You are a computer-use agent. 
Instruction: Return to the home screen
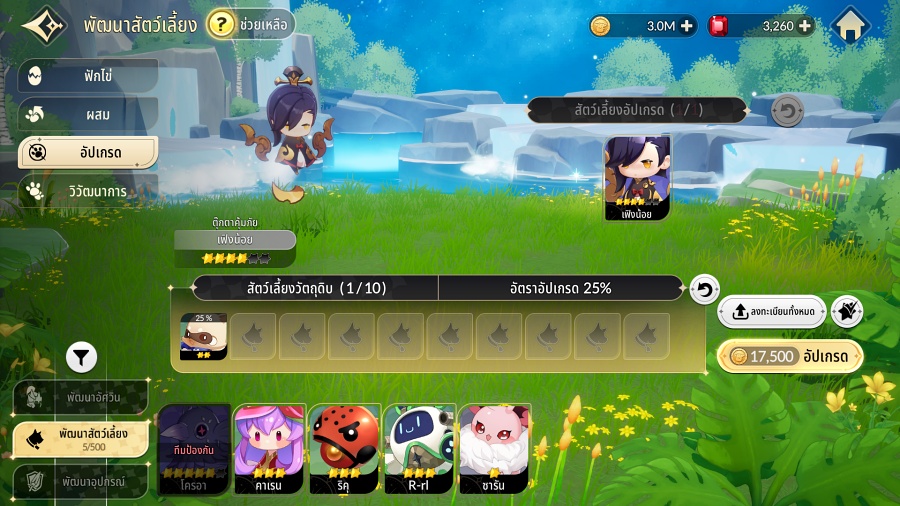point(851,25)
